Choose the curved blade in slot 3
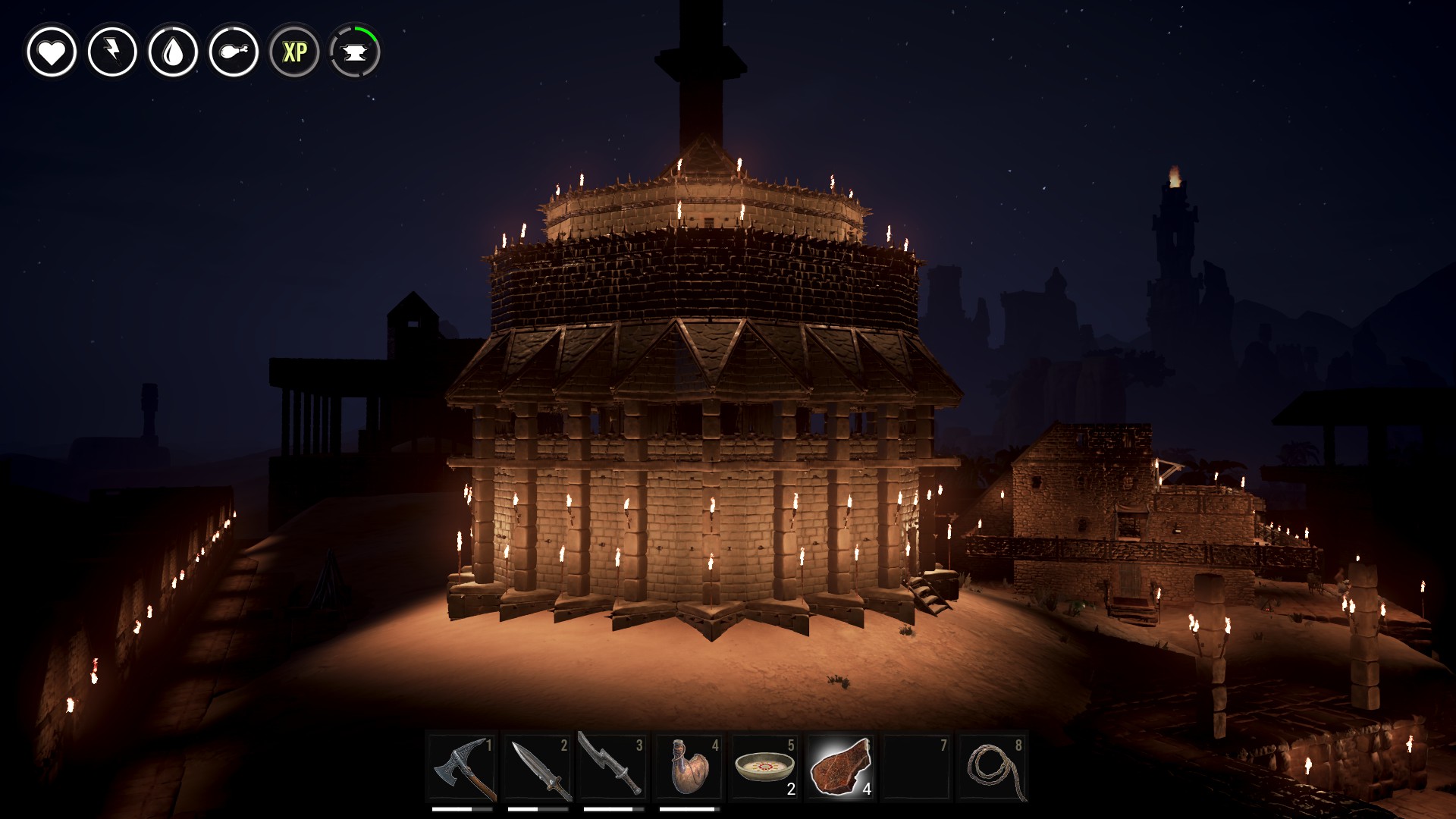Viewport: 1456px width, 819px height. [613, 766]
